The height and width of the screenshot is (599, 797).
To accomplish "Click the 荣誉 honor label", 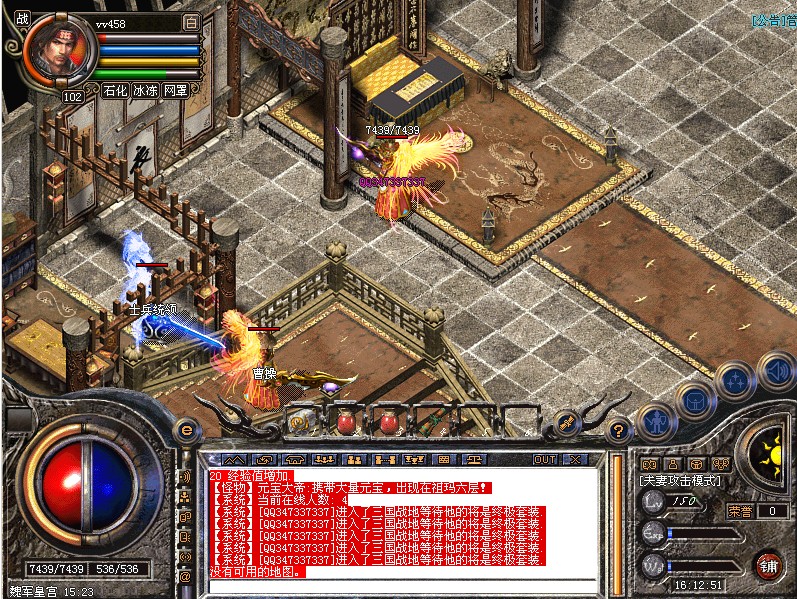I will 741,511.
